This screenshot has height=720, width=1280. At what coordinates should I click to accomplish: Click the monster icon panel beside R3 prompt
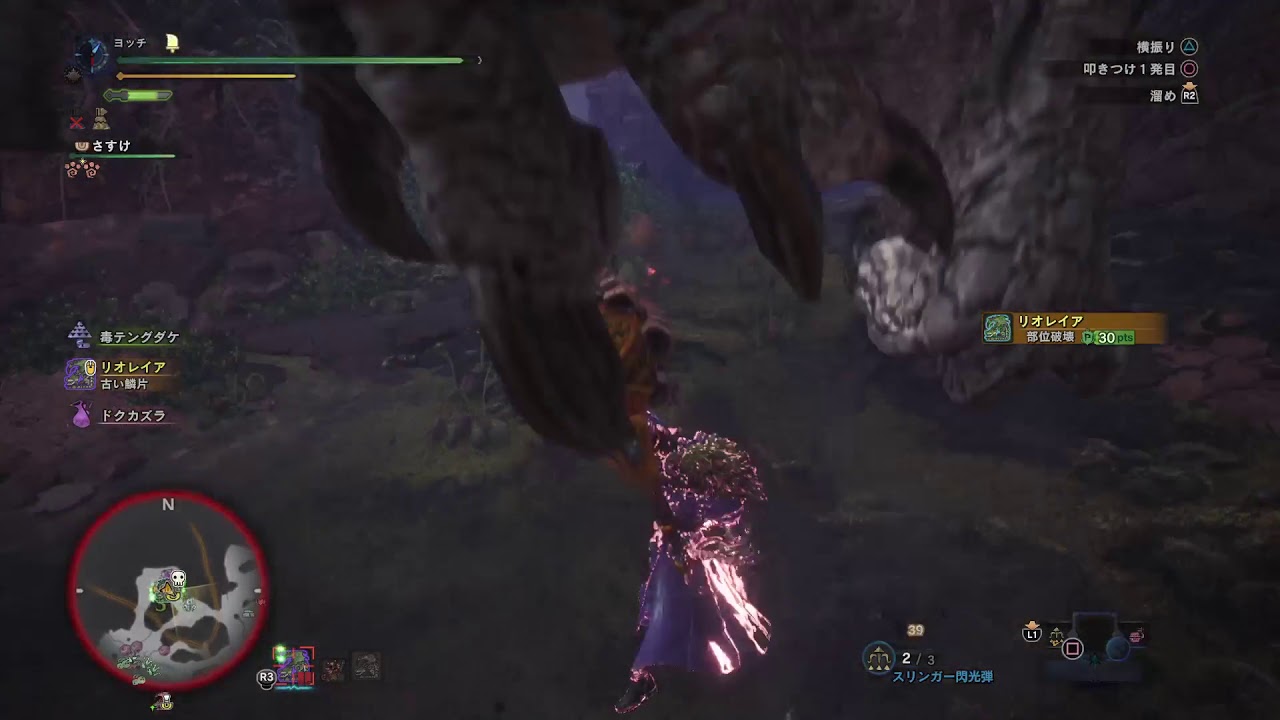(x=293, y=662)
